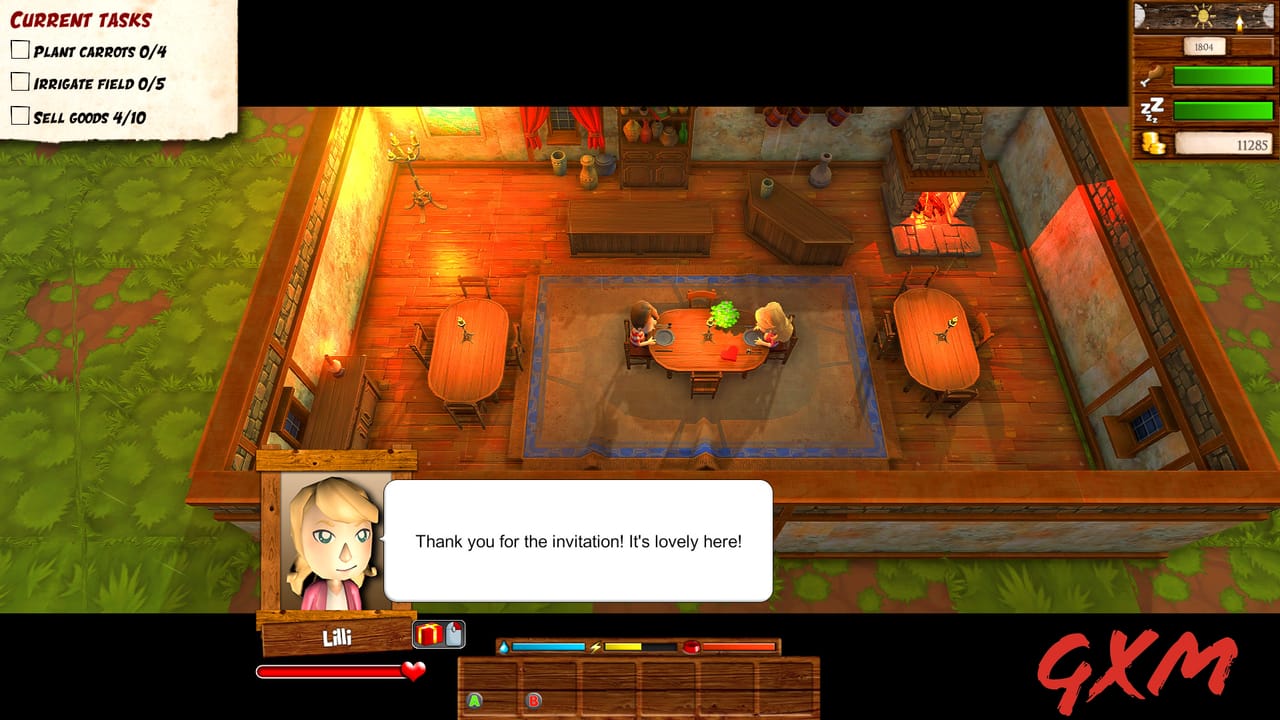The height and width of the screenshot is (720, 1280).
Task: Click the time display showing 1804
Action: (x=1203, y=46)
